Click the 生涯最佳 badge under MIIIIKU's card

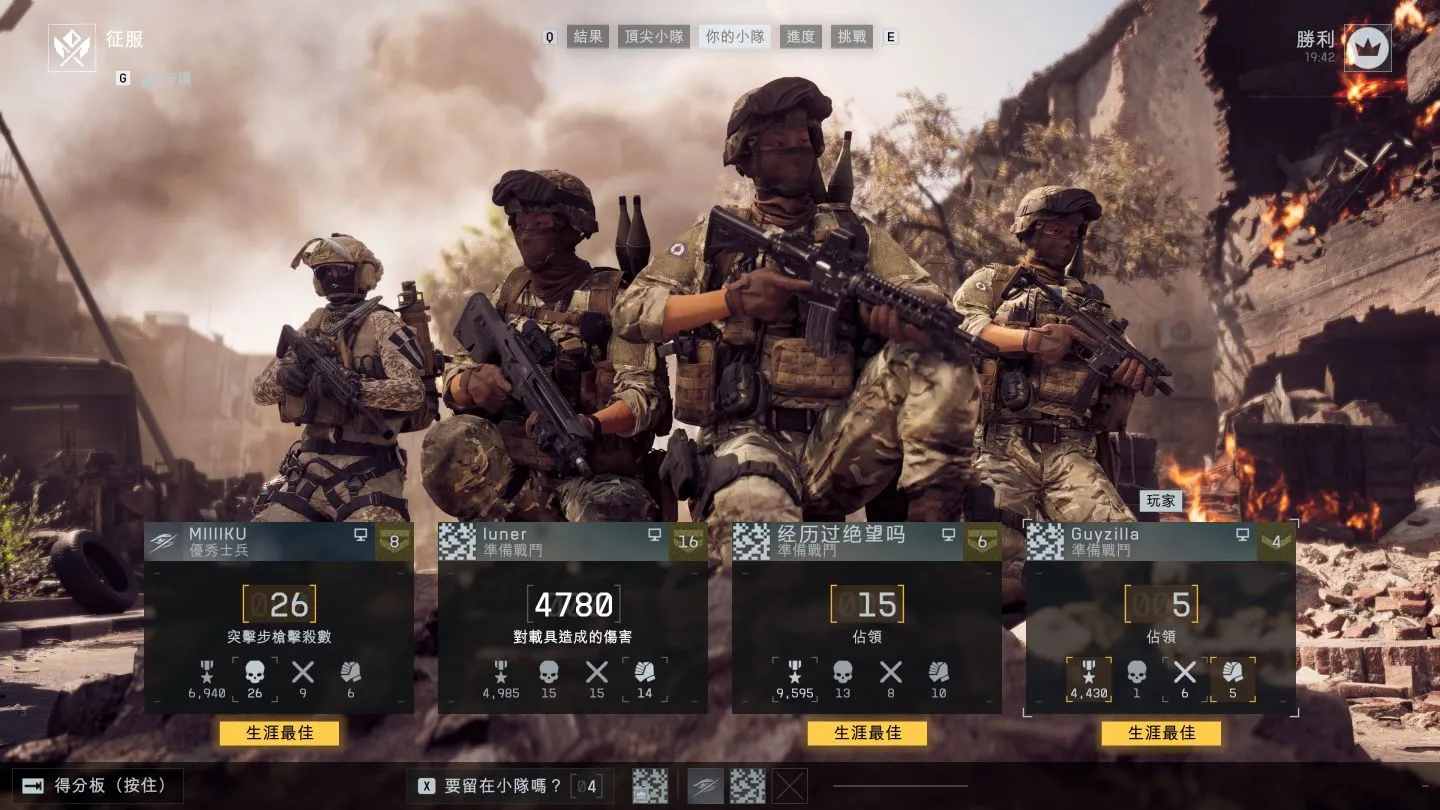point(279,733)
